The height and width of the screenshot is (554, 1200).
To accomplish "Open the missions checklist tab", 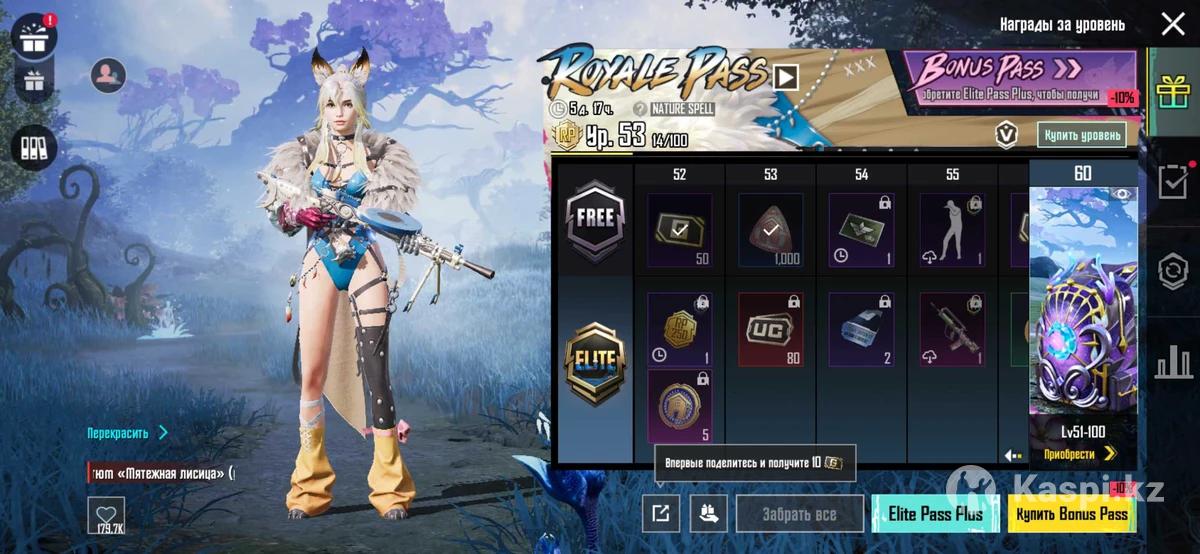I will pos(1172,182).
